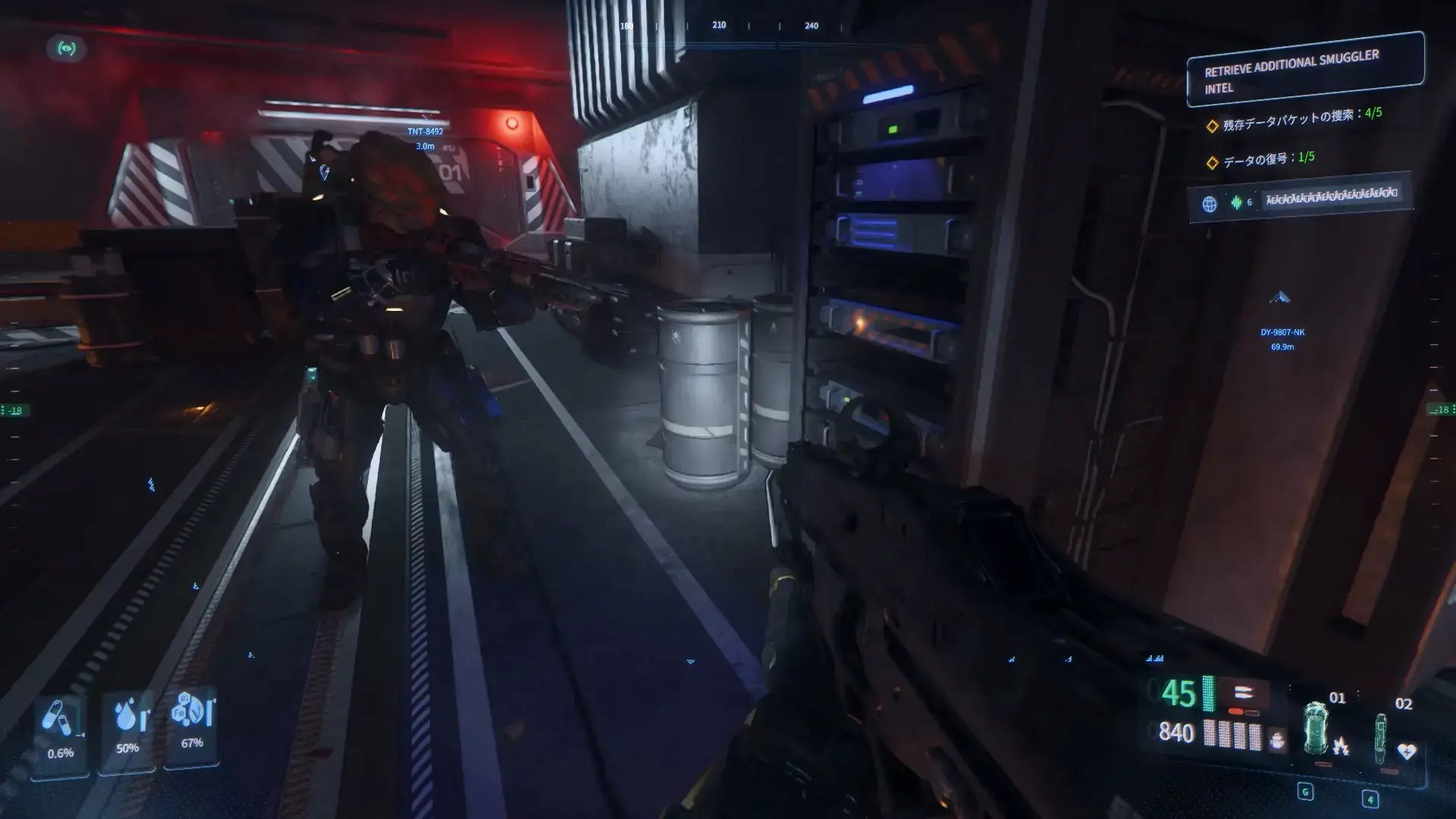Open the Retrieve Additional Smuggler Intel objective
This screenshot has height=819, width=1456.
point(1304,71)
